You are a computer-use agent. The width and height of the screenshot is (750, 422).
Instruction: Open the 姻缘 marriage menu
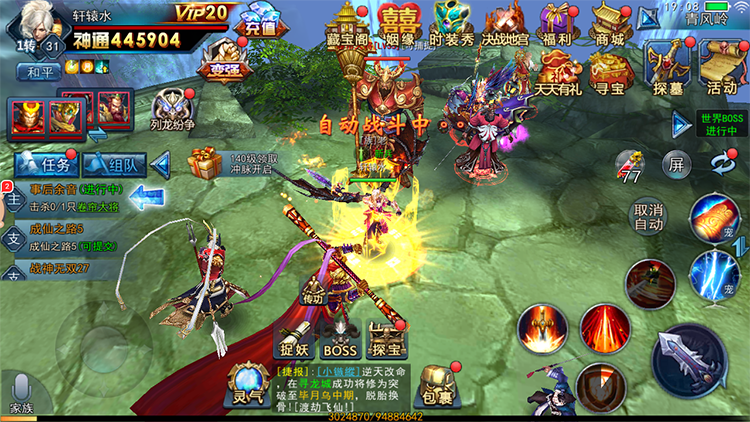(398, 24)
